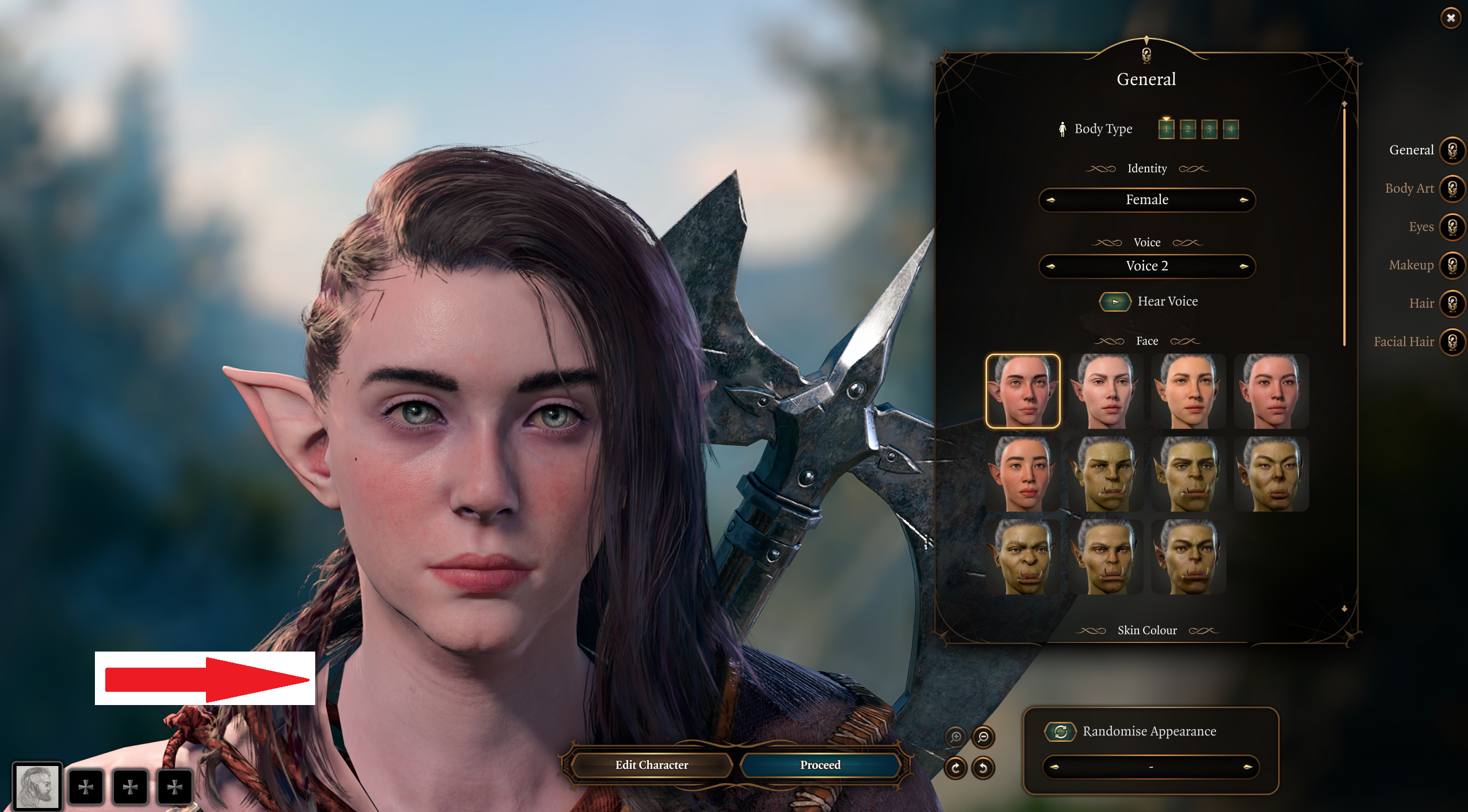Advance the Randomise Appearance preset selector
Screen dimensions: 1468x812
coord(1247,767)
